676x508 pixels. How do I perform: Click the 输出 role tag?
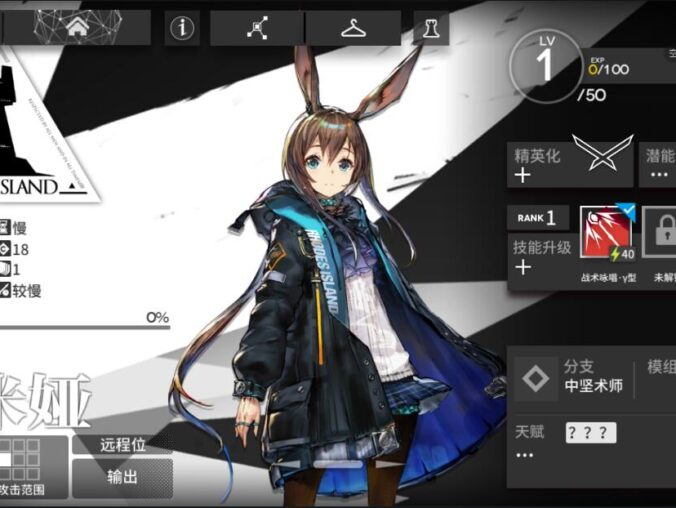click(122, 477)
